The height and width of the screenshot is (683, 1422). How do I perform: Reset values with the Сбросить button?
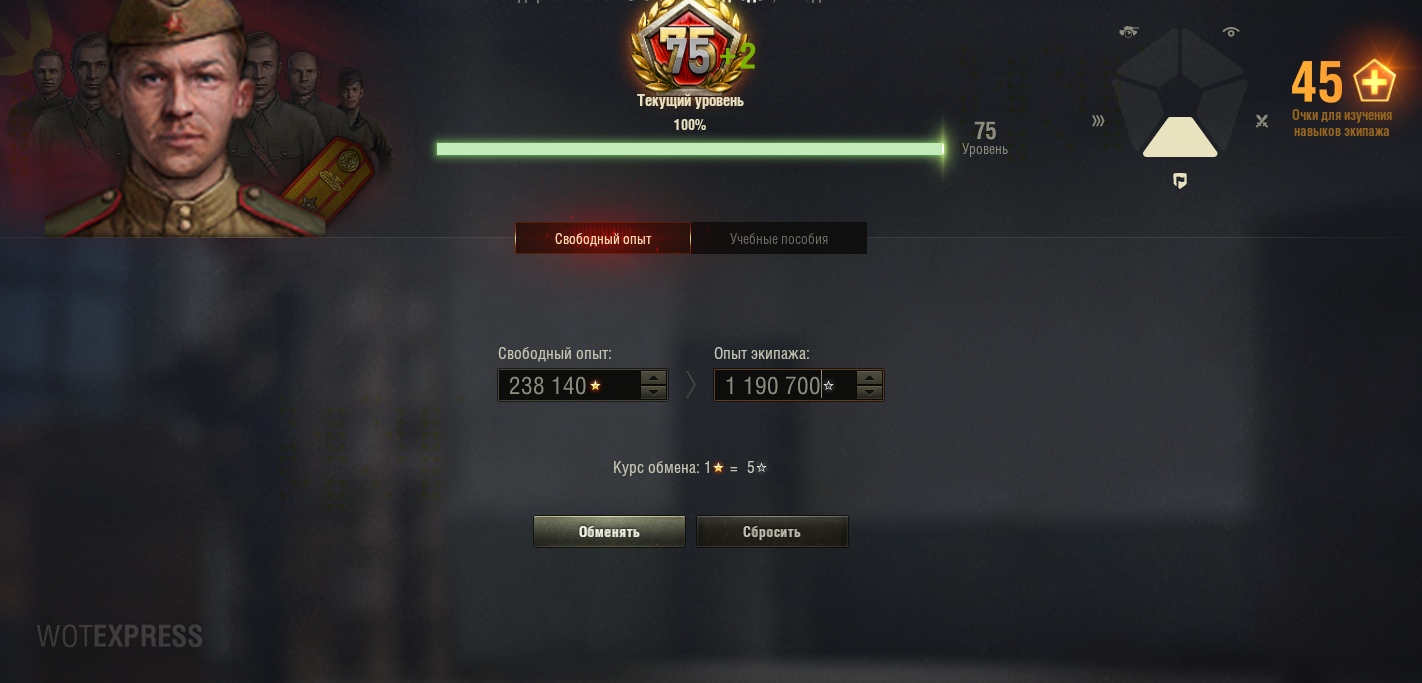click(772, 532)
